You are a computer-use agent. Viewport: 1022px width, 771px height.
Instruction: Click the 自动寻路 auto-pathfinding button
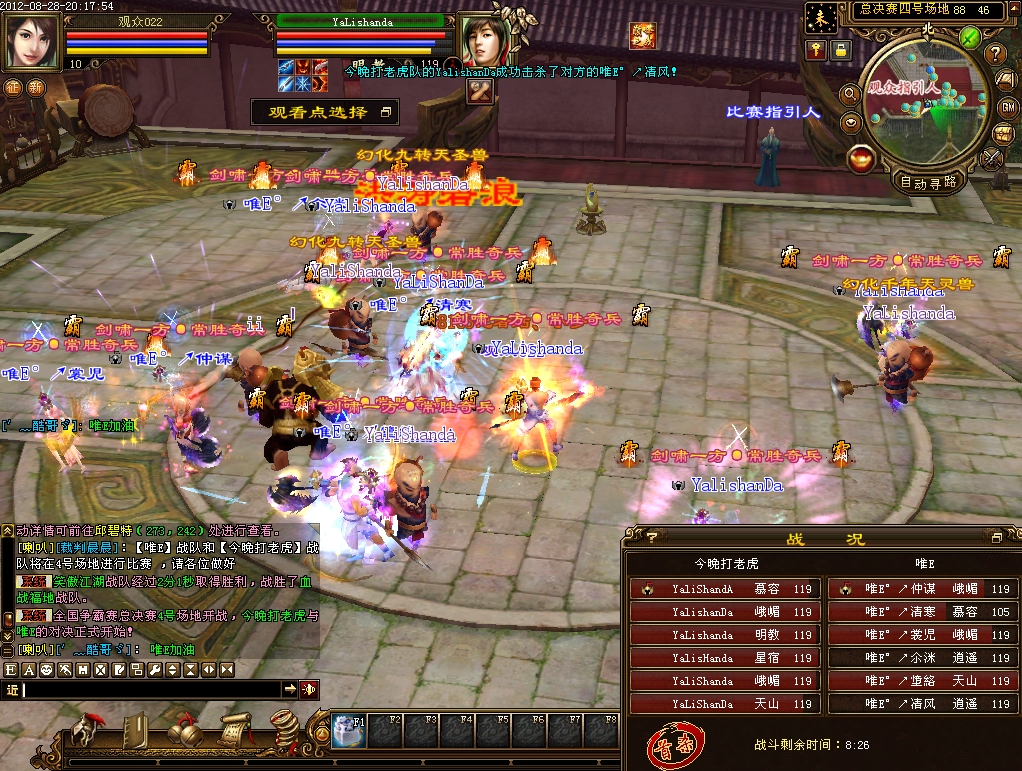[x=929, y=182]
